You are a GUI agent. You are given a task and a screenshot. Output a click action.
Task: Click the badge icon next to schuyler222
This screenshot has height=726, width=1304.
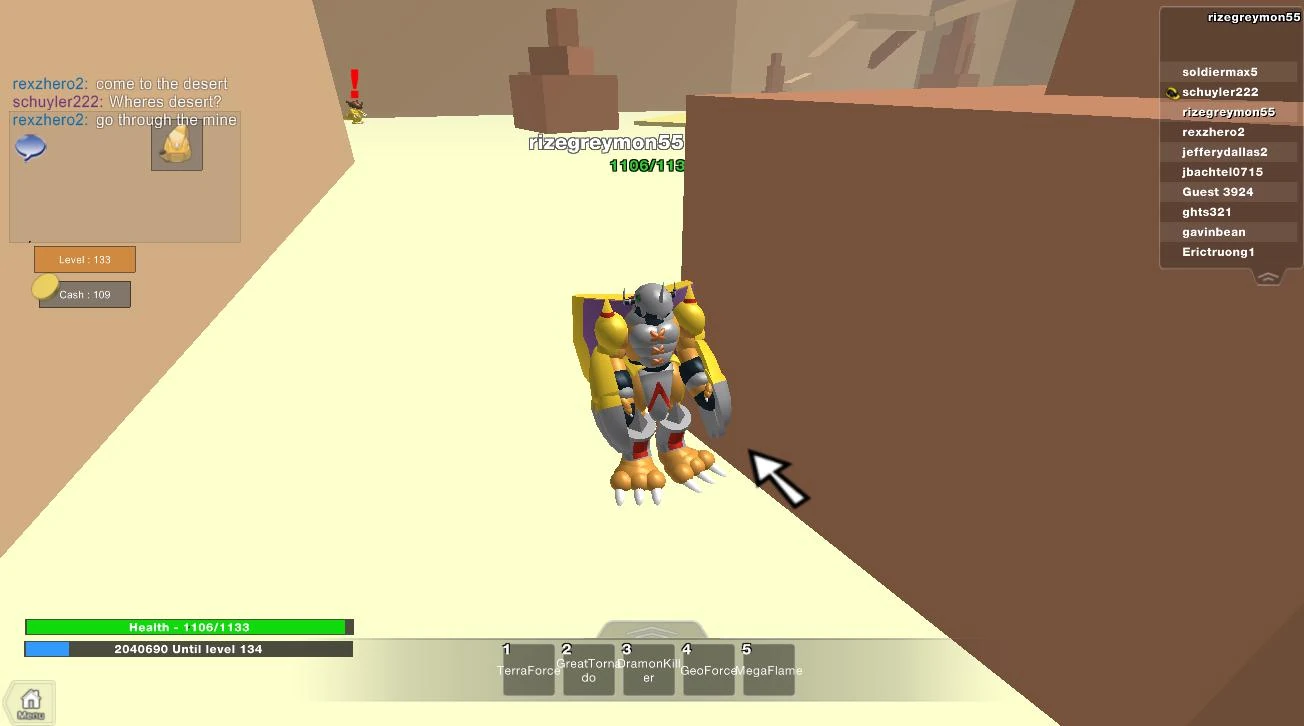click(x=1171, y=92)
